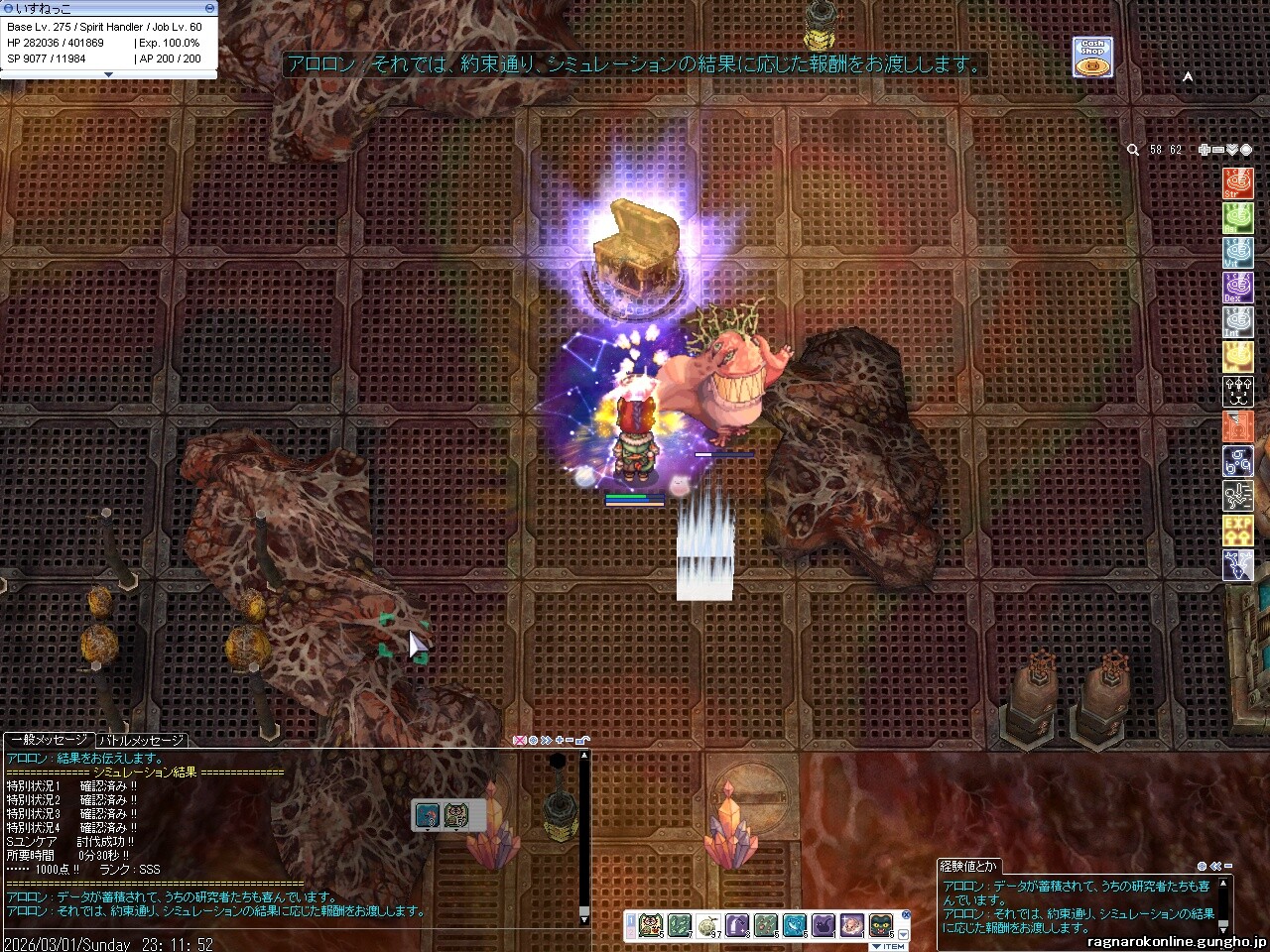Click the Dex buff status icon
The width and height of the screenshot is (1270, 952).
(1237, 288)
